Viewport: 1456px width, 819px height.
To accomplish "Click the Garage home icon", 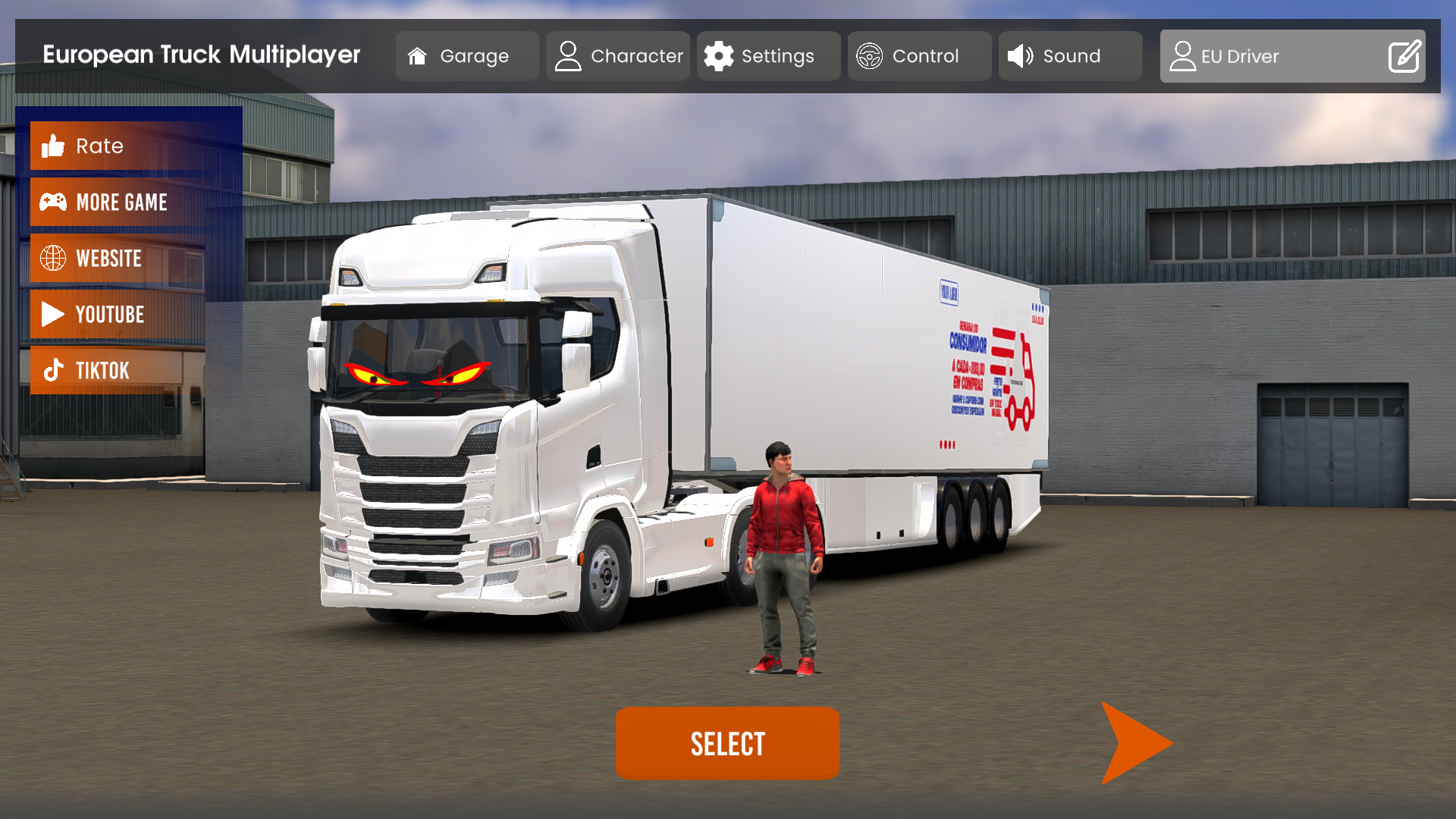I will click(x=418, y=55).
